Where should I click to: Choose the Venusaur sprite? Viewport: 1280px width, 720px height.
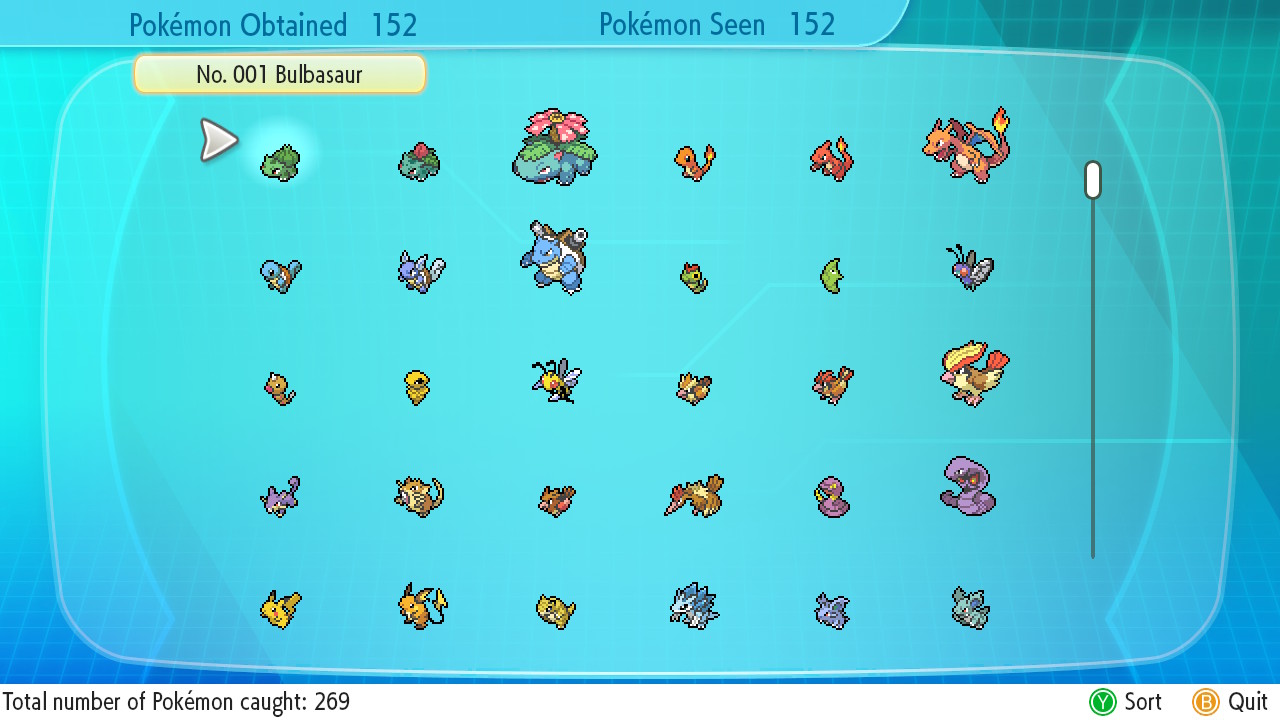[555, 149]
